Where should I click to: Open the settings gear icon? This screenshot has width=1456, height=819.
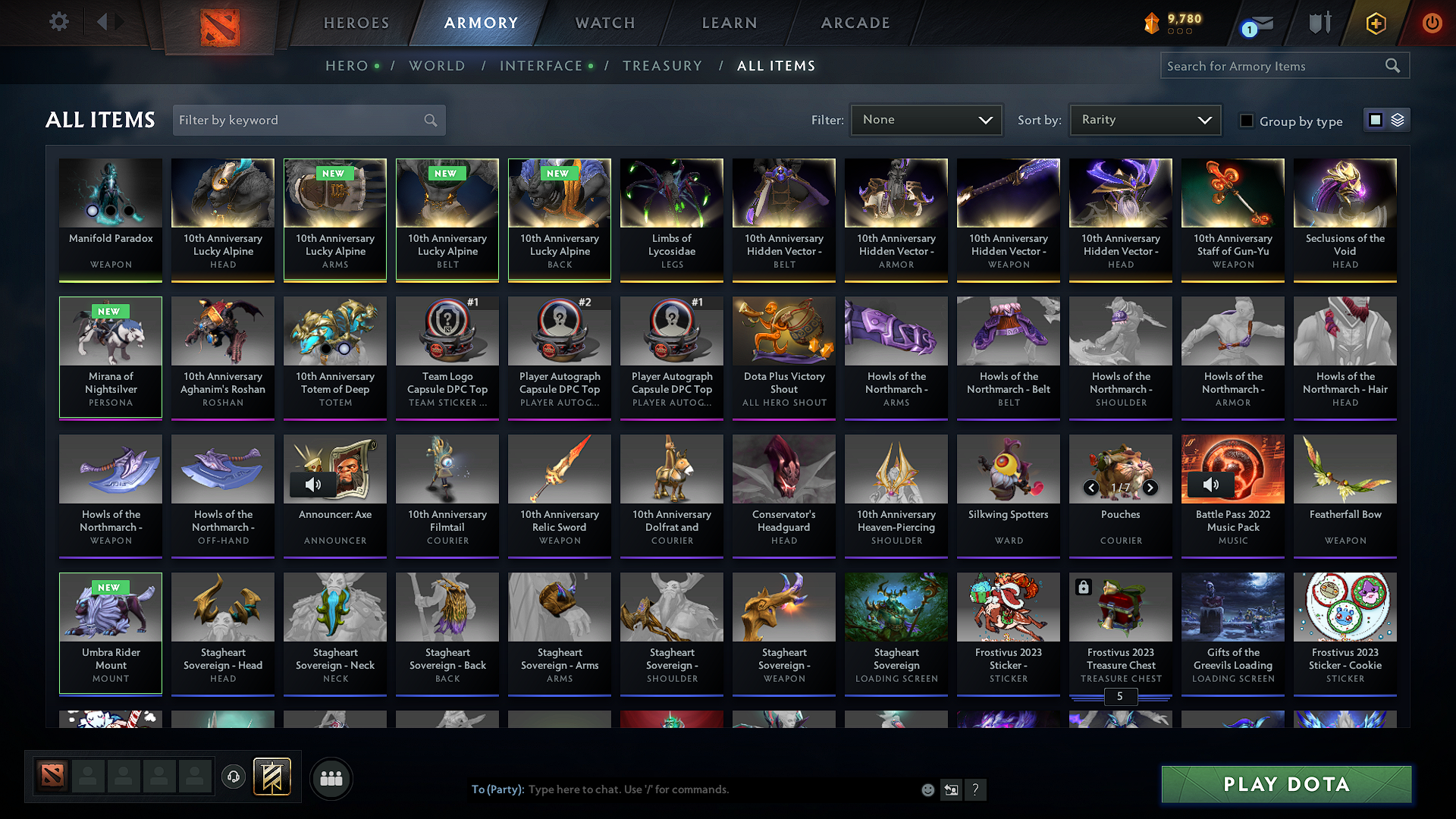pos(58,21)
